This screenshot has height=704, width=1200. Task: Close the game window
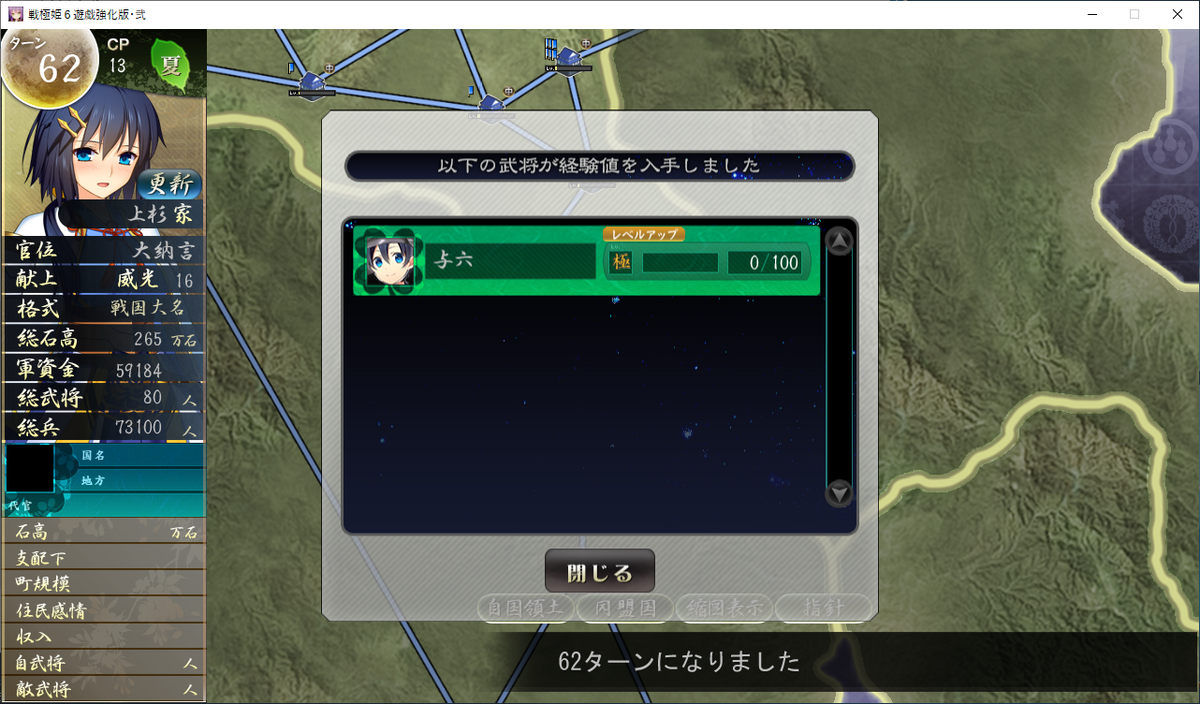tap(1176, 14)
